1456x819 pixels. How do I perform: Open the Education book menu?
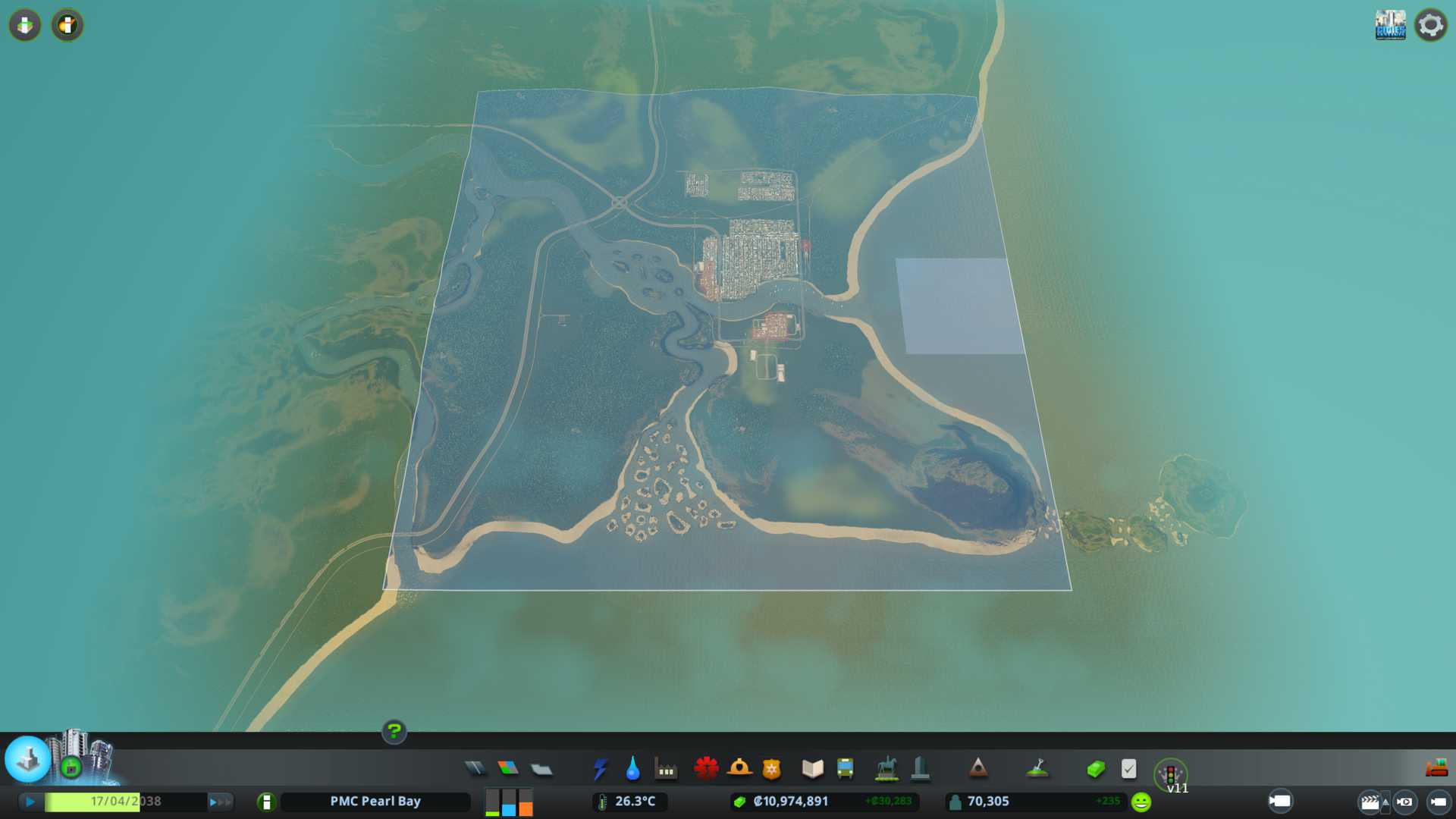[812, 769]
